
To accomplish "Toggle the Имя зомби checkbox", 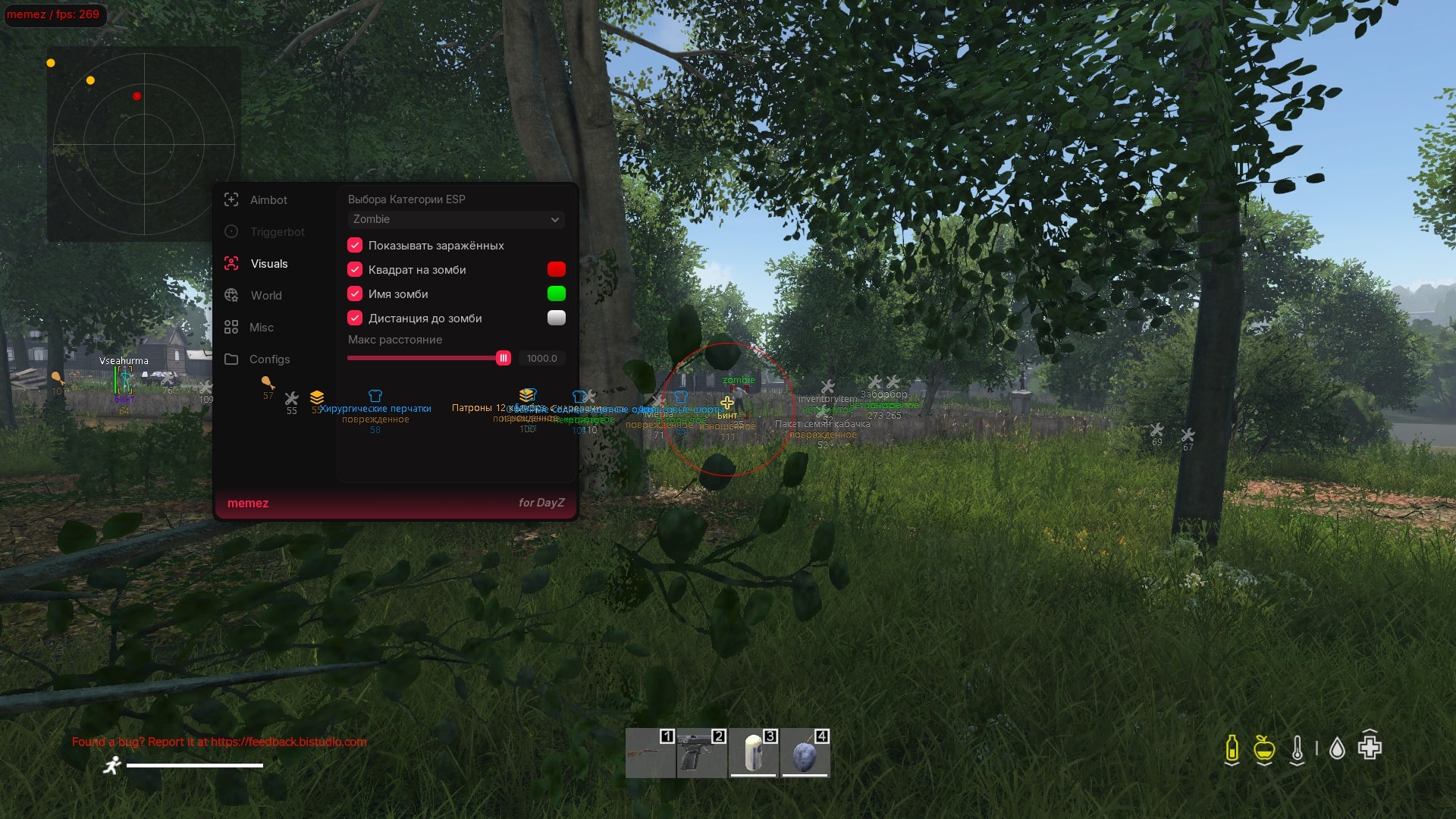I will click(x=355, y=293).
